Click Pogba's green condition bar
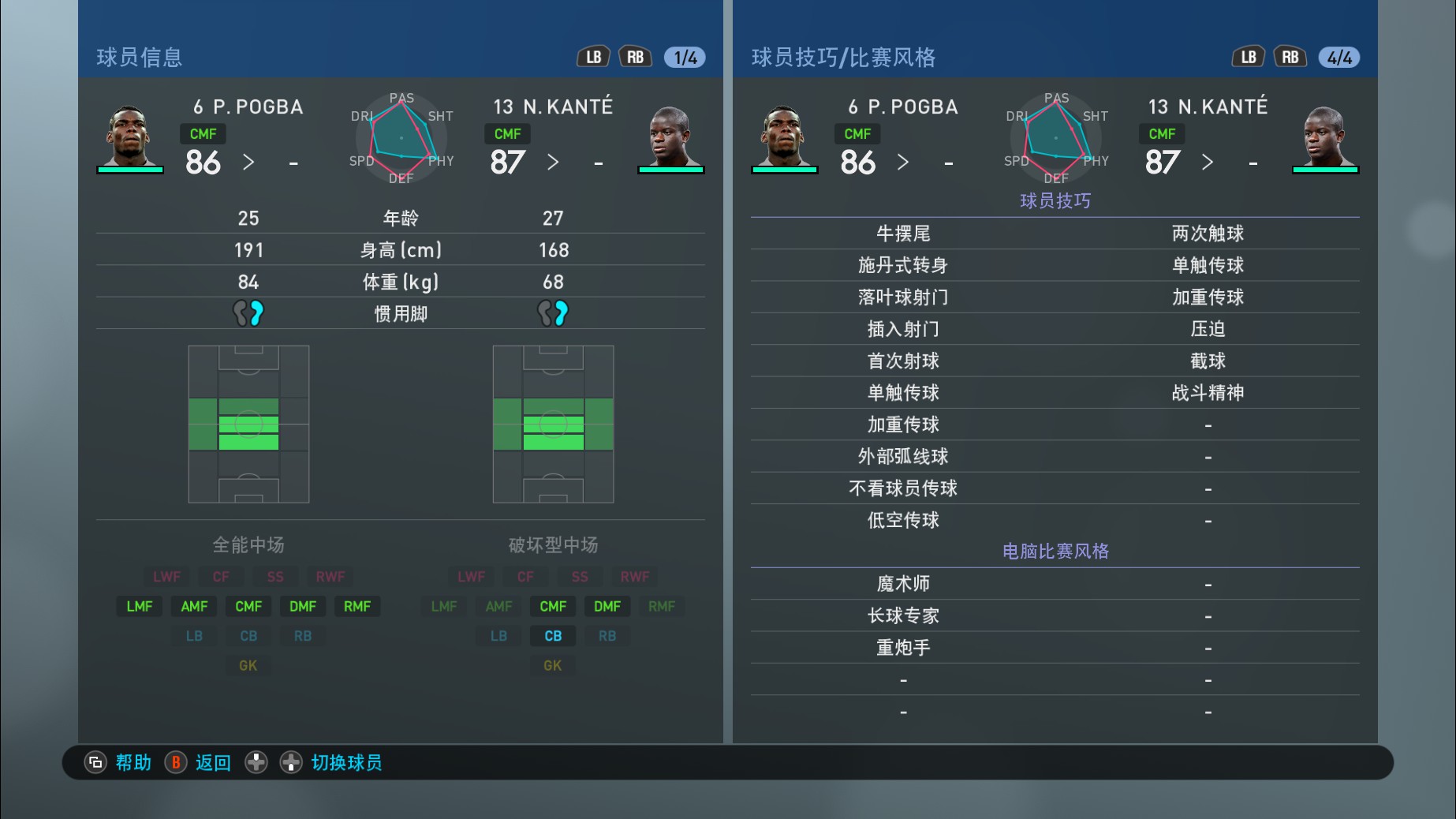This screenshot has width=1456, height=819. [131, 170]
